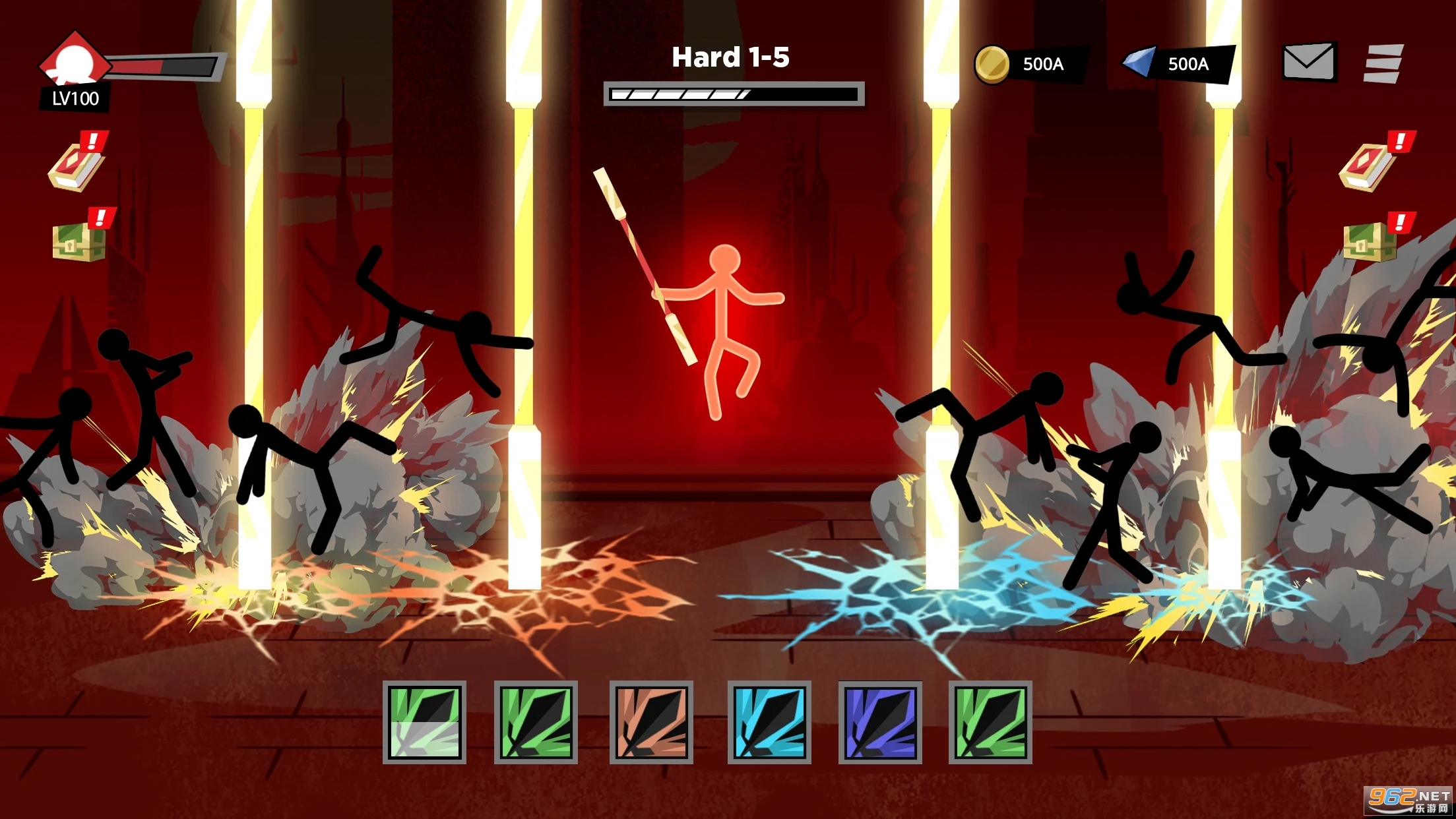Activate the purple slash skill
Viewport: 1456px width, 819px height.
[x=880, y=723]
